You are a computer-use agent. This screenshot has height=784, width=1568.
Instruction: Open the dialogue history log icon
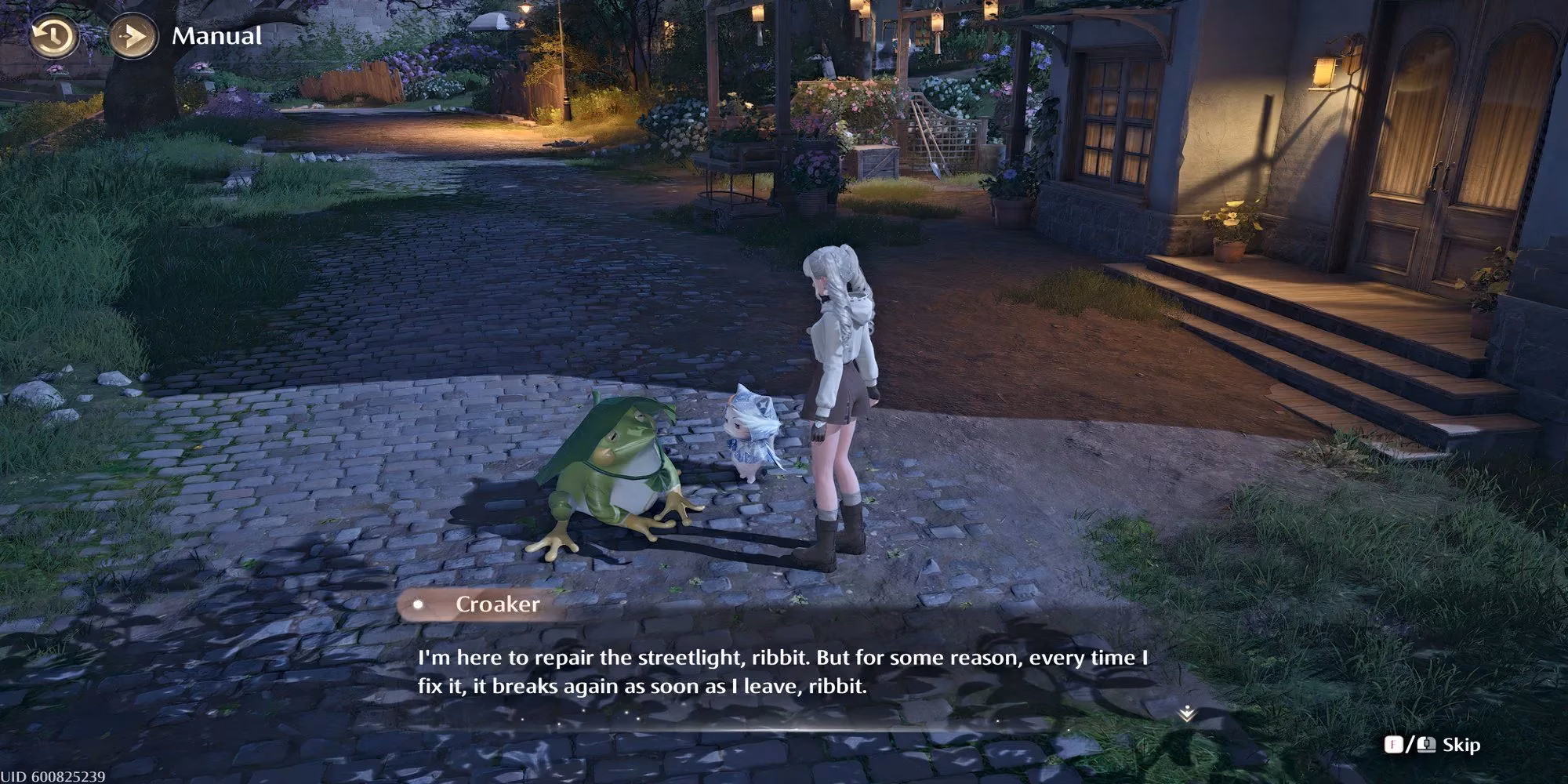point(53,36)
